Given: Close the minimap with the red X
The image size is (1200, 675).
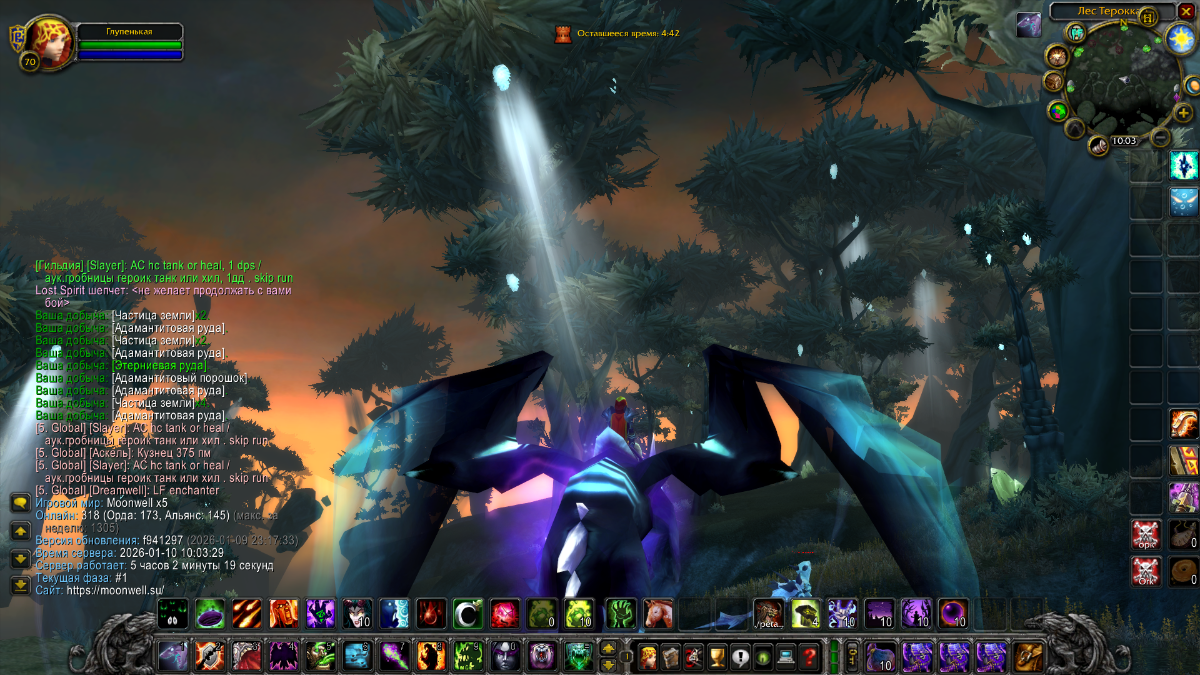Looking at the screenshot, I should point(1186,10).
